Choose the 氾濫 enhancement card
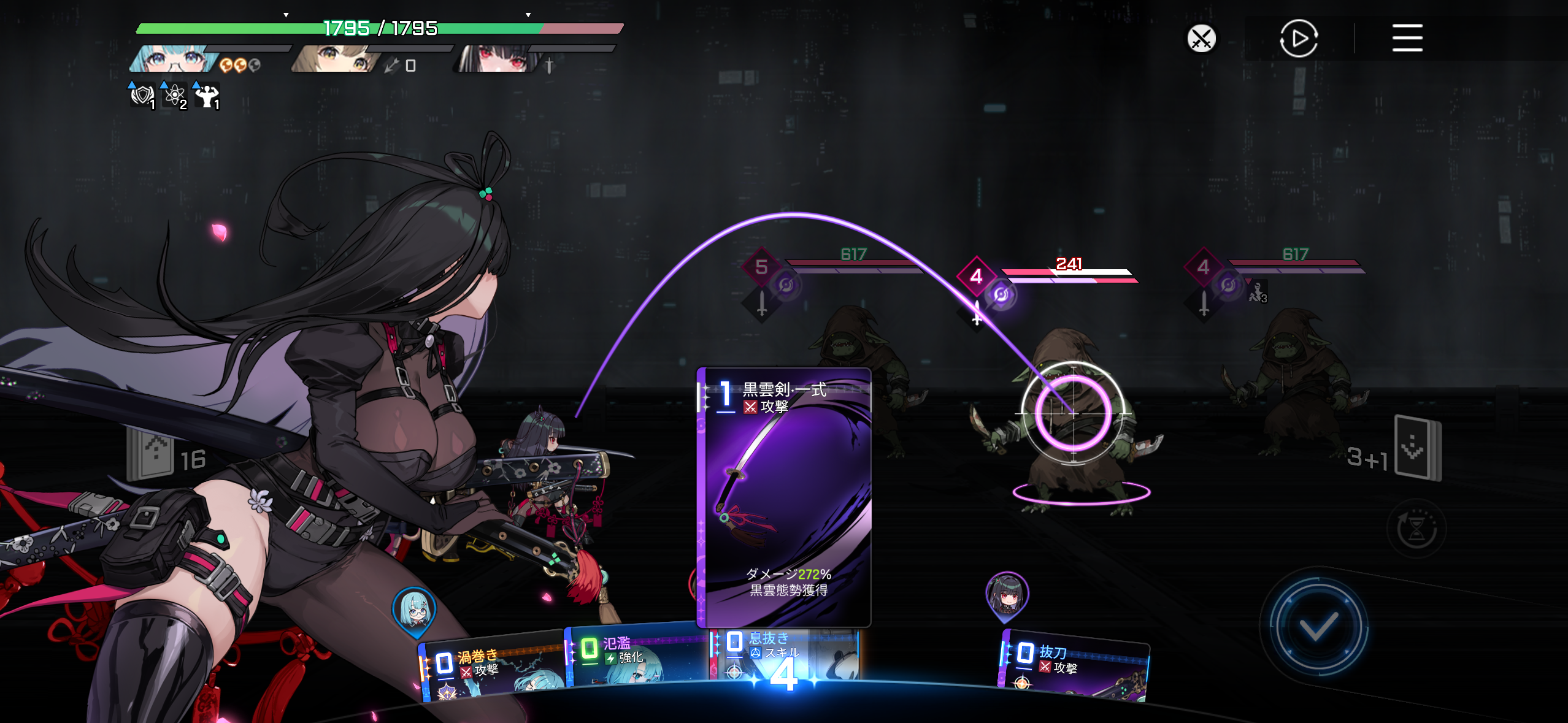 click(635, 655)
